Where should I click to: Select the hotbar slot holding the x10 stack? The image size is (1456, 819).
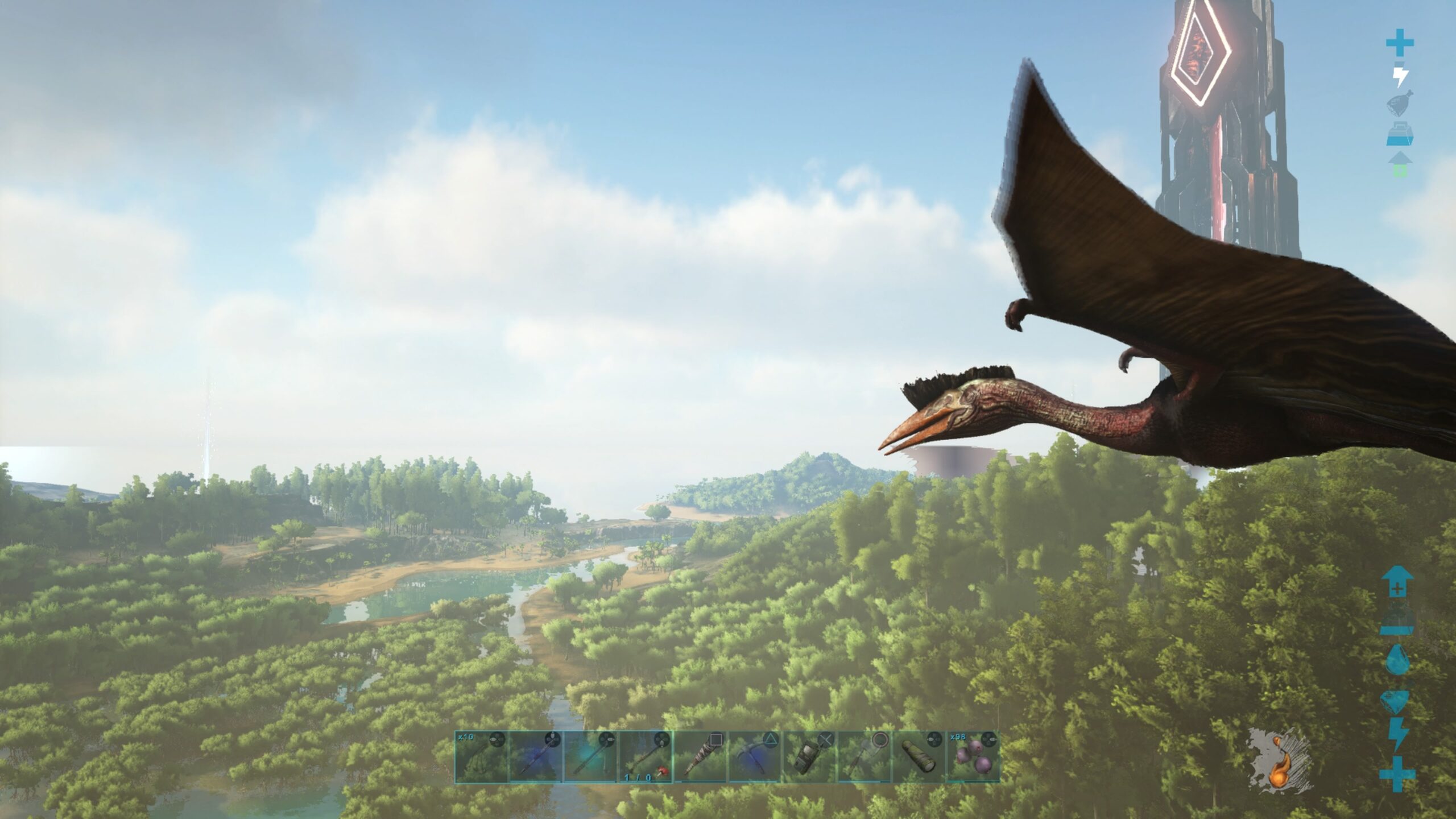pyautogui.click(x=481, y=756)
